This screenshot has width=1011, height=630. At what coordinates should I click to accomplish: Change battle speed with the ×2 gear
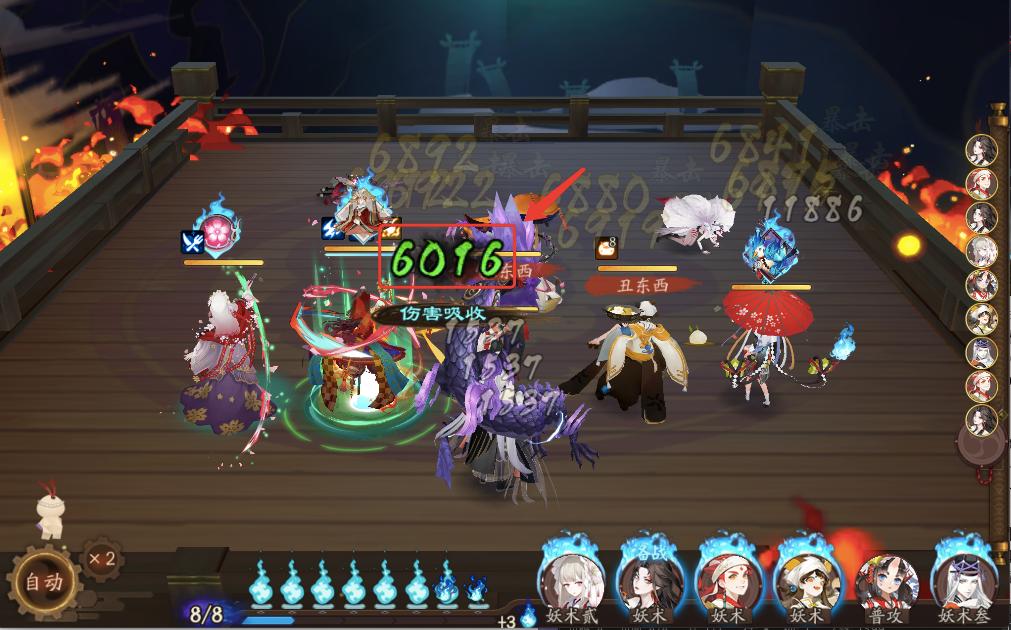point(101,559)
